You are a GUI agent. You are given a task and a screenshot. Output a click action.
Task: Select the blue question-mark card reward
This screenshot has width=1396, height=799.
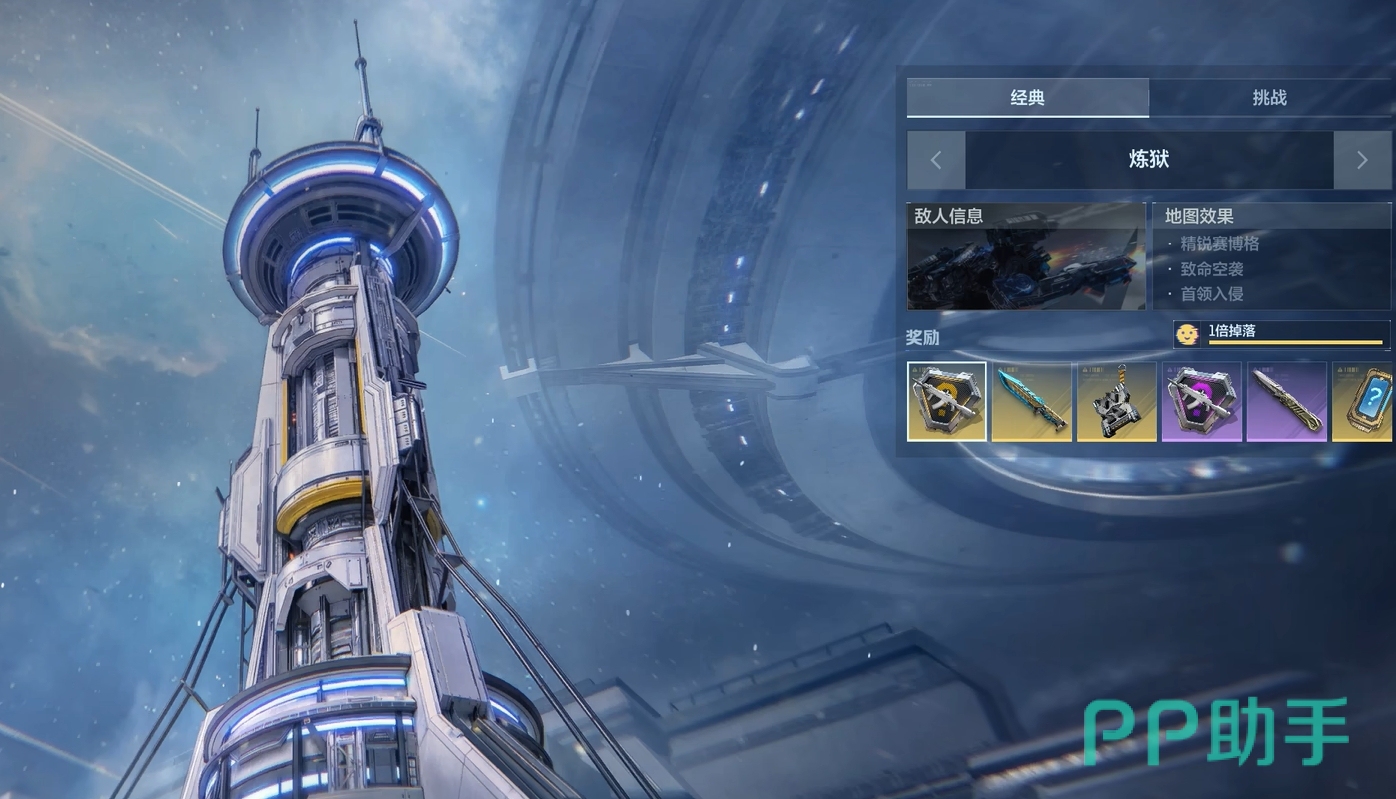point(1364,401)
